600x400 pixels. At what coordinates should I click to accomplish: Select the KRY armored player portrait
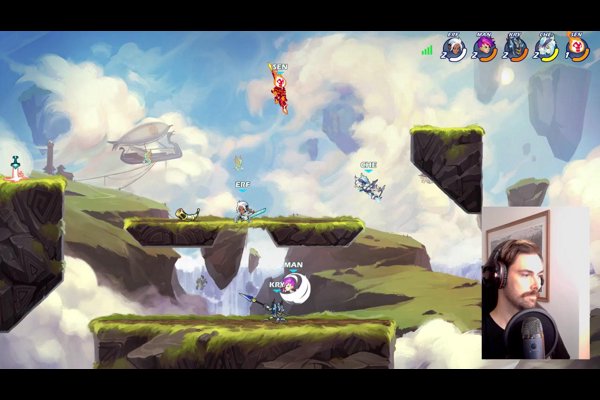(515, 47)
